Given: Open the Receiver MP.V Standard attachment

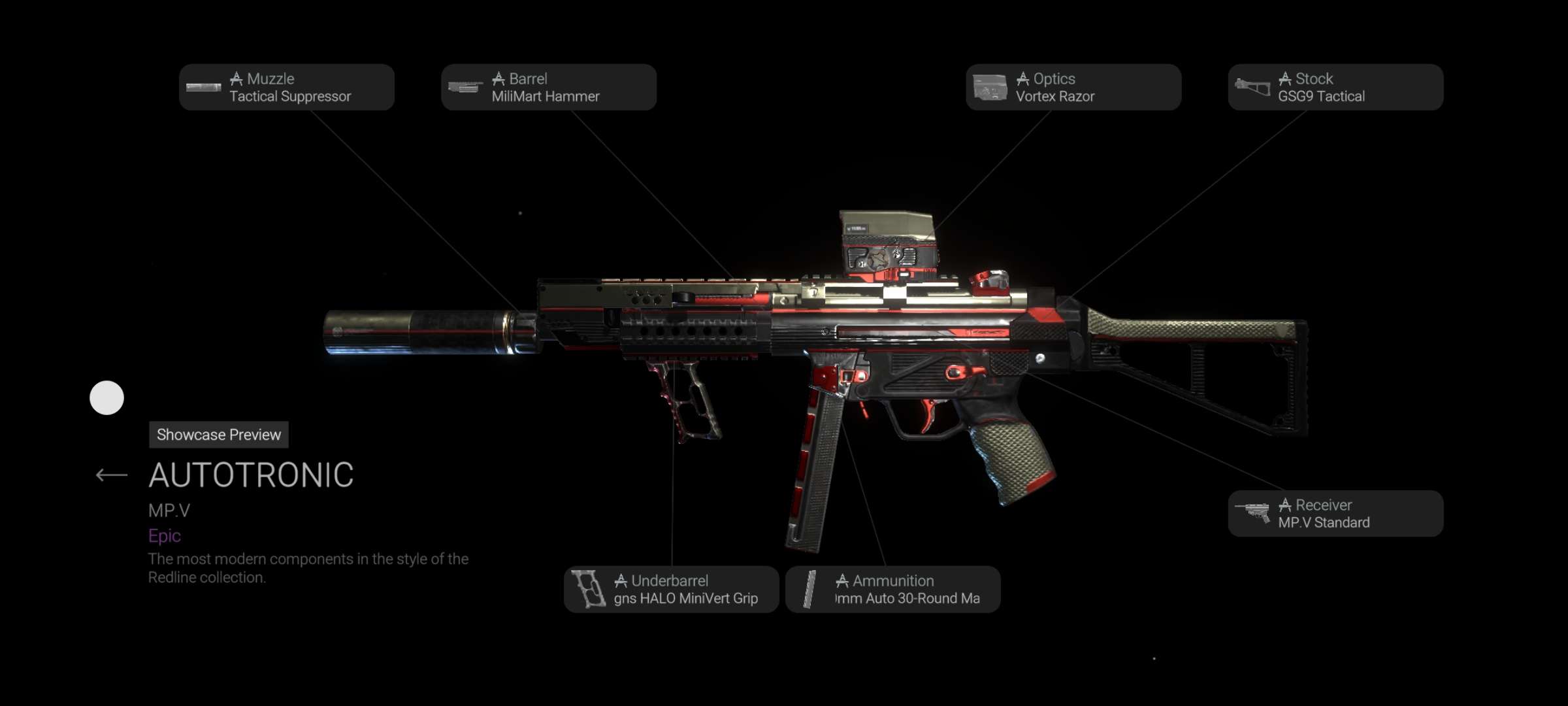Looking at the screenshot, I should pos(1335,514).
